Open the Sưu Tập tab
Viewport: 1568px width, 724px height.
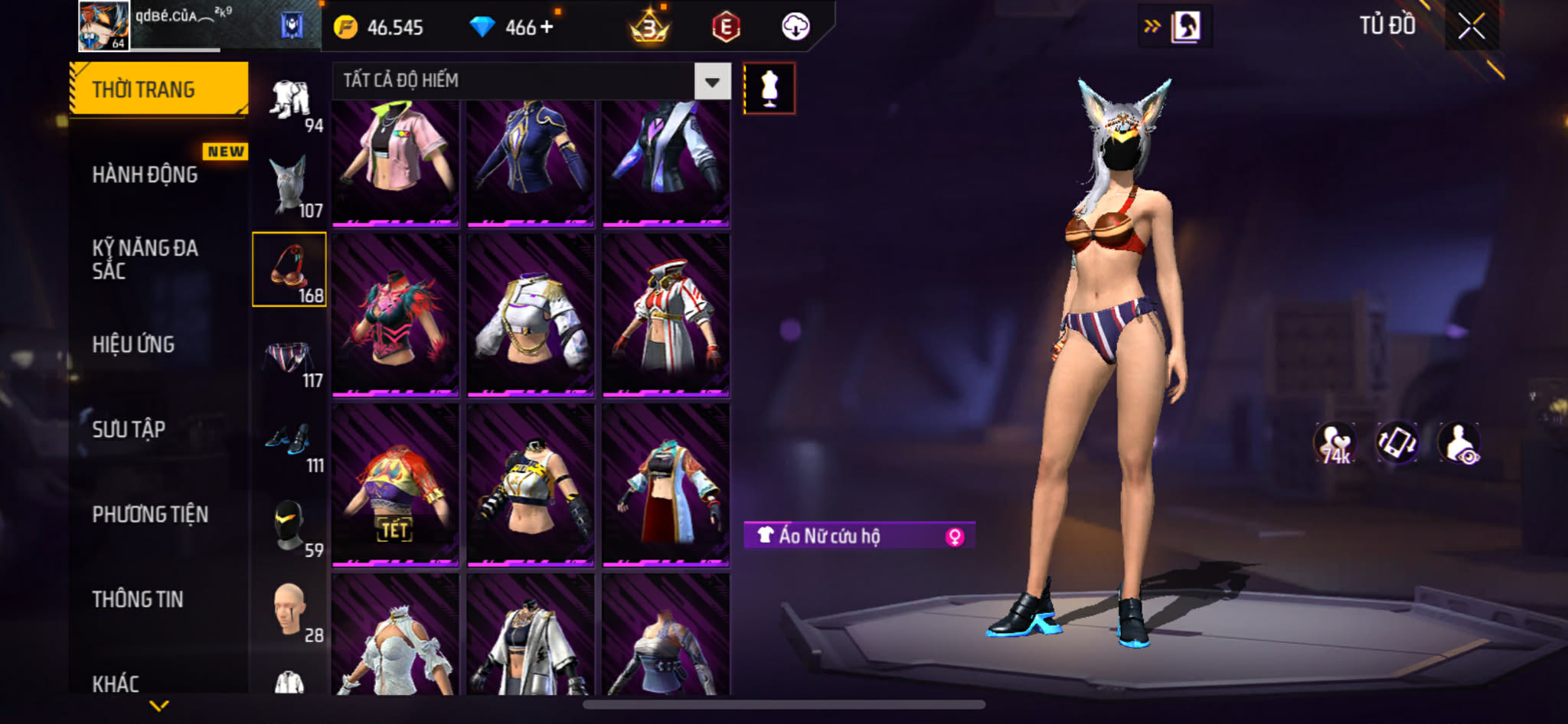point(129,429)
